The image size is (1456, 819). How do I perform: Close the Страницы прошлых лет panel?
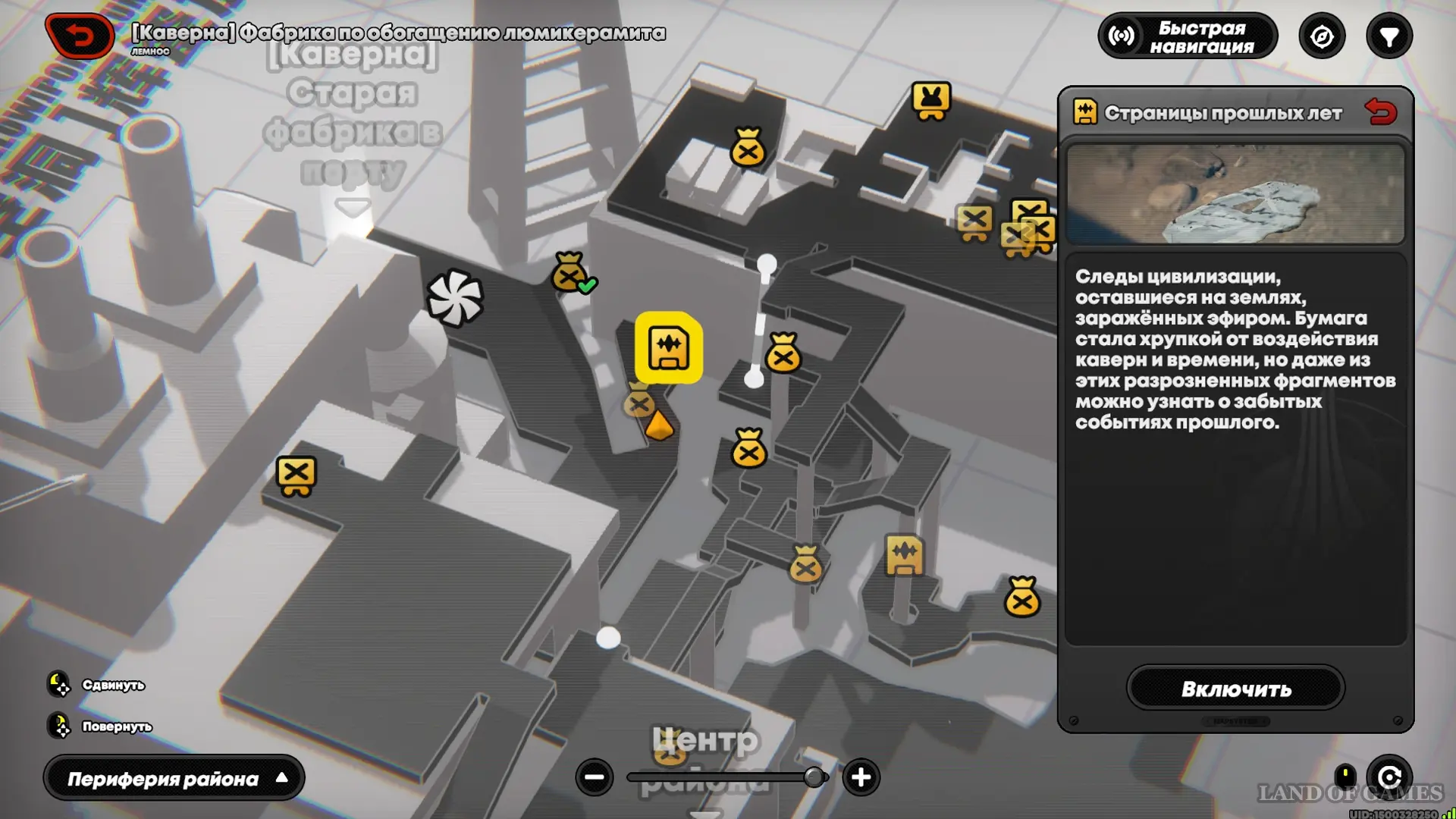1380,112
